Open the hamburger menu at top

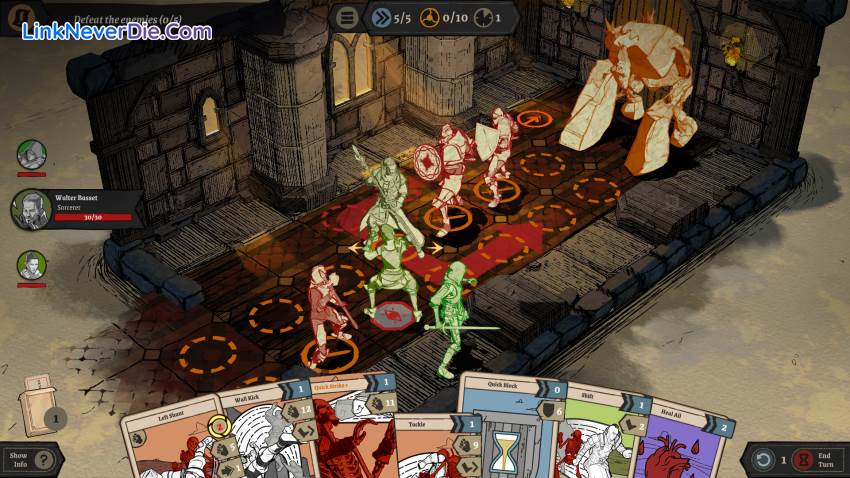click(347, 18)
